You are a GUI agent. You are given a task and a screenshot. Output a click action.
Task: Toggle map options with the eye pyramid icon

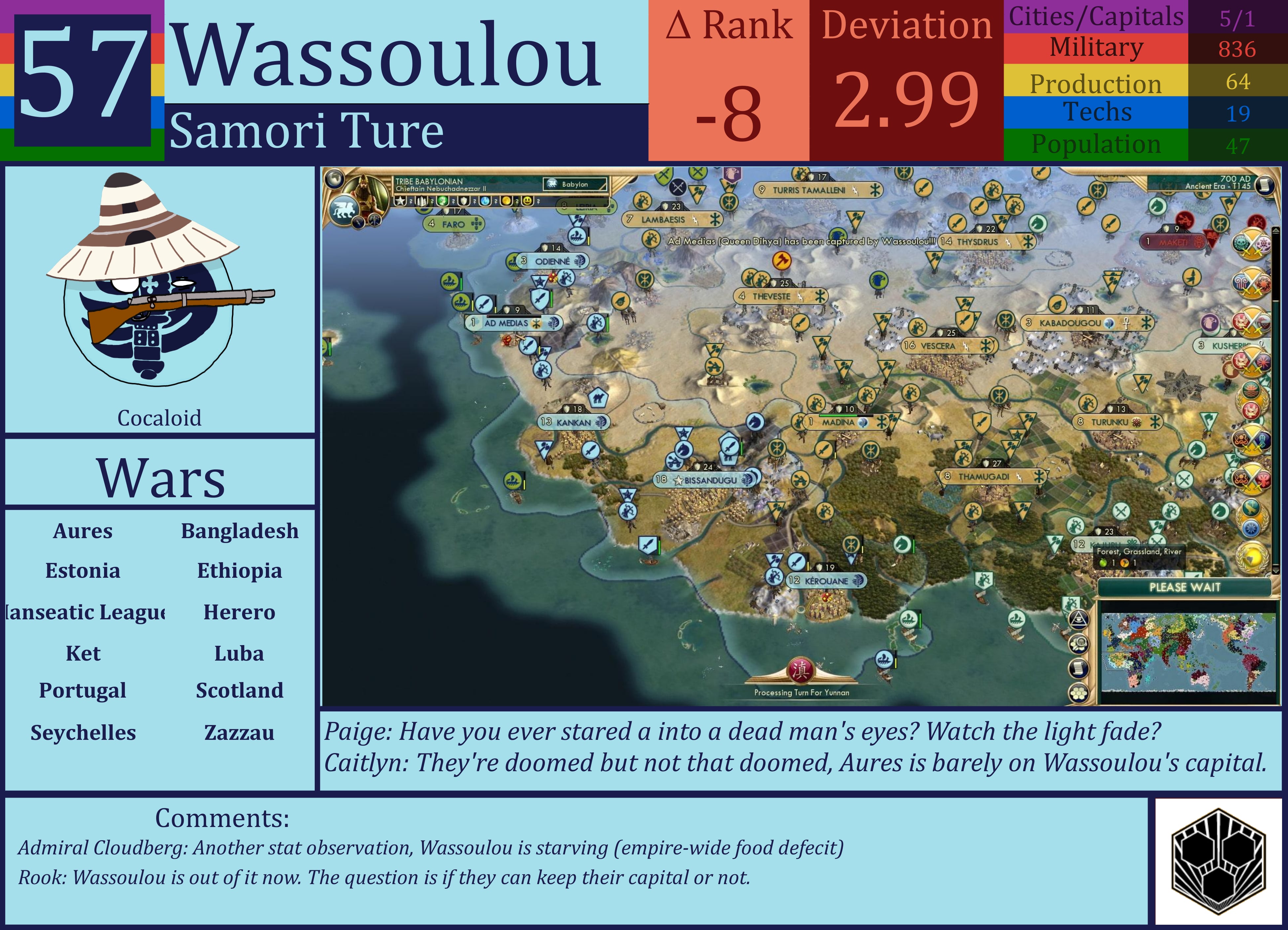tap(1078, 620)
